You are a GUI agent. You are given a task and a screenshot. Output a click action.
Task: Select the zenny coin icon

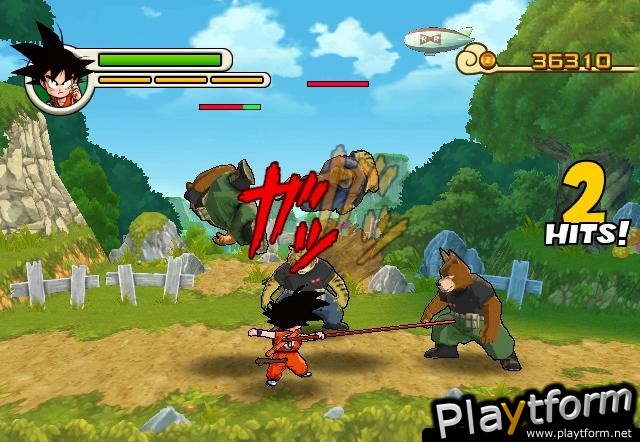487,61
